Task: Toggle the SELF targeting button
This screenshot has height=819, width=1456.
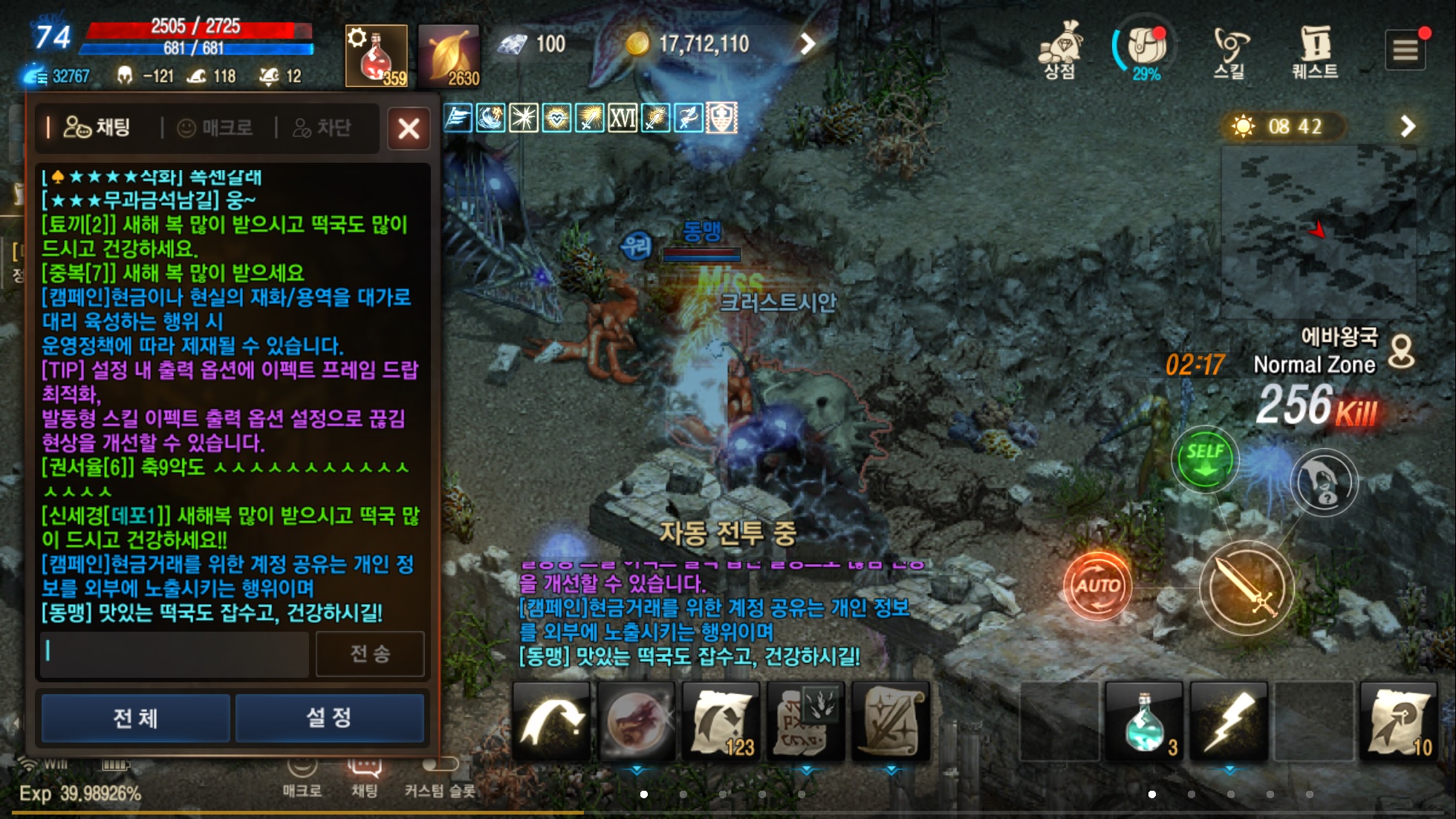Action: [x=1205, y=459]
